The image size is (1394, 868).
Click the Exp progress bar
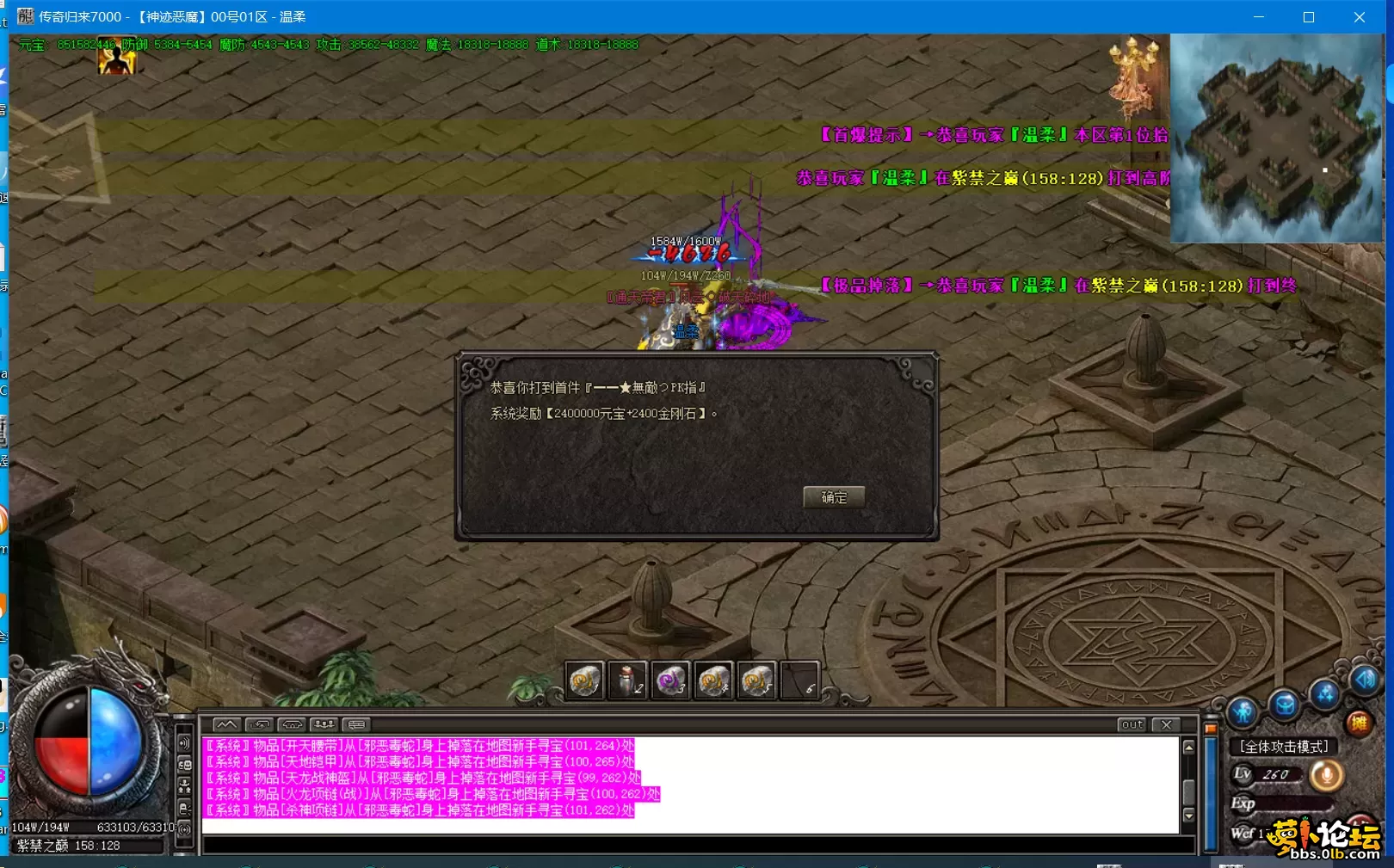click(x=1292, y=803)
